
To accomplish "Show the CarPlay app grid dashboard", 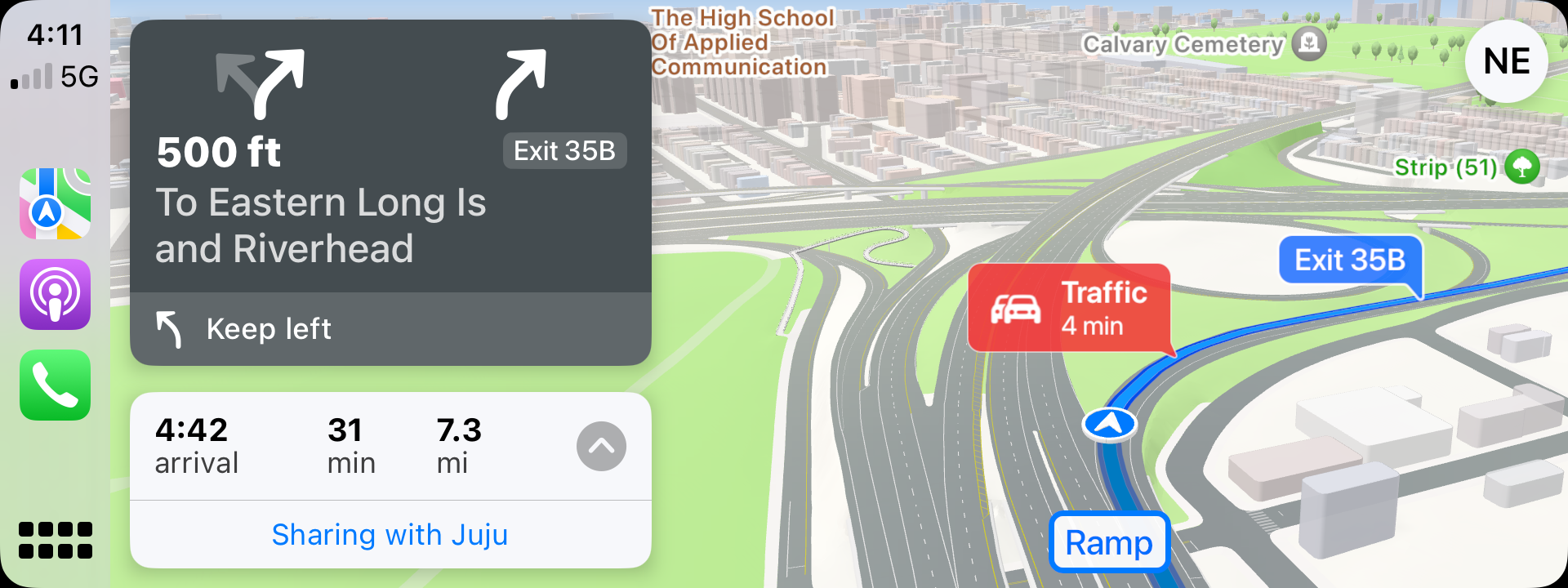I will pyautogui.click(x=56, y=541).
